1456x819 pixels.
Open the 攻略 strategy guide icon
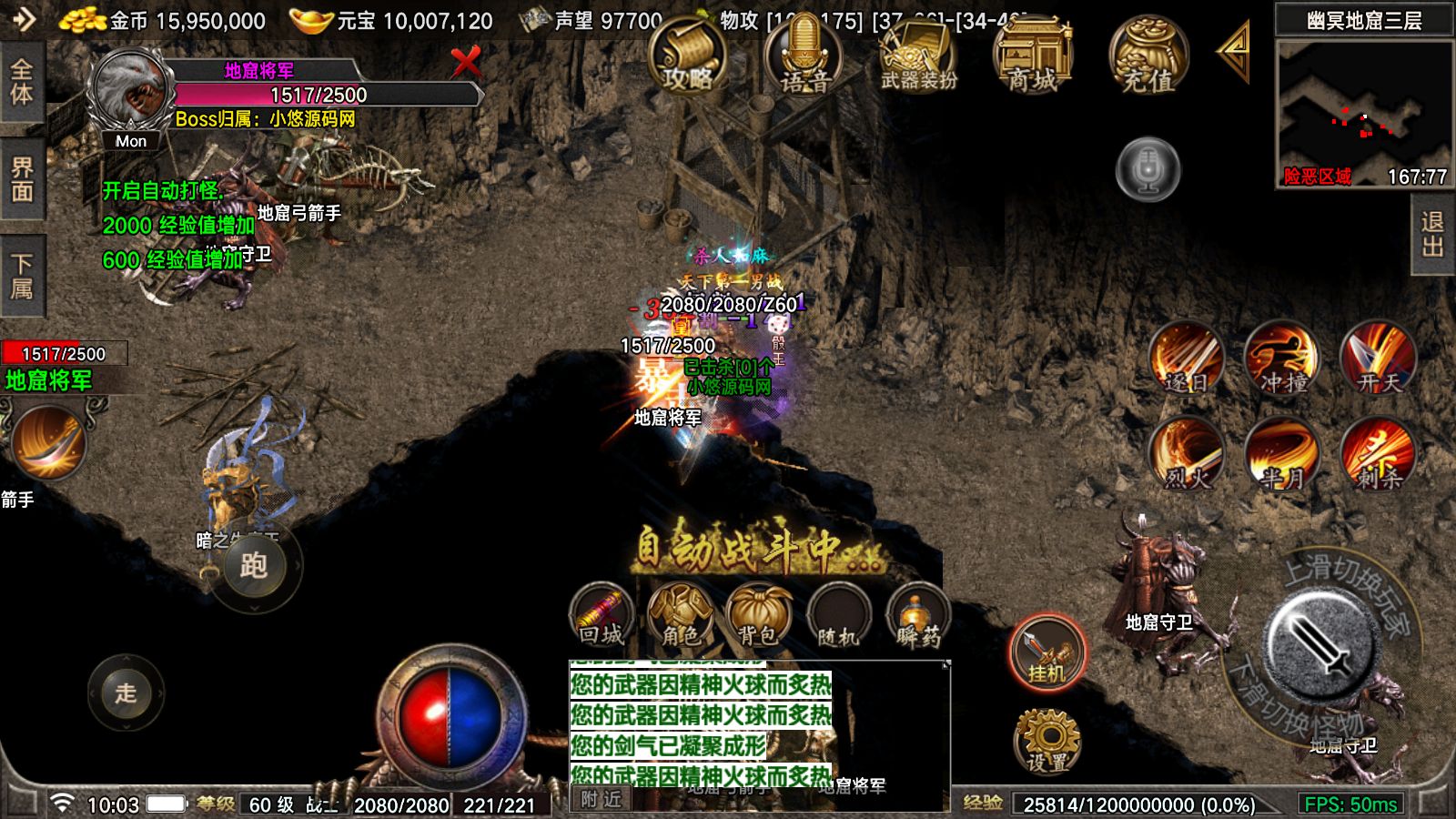click(687, 56)
